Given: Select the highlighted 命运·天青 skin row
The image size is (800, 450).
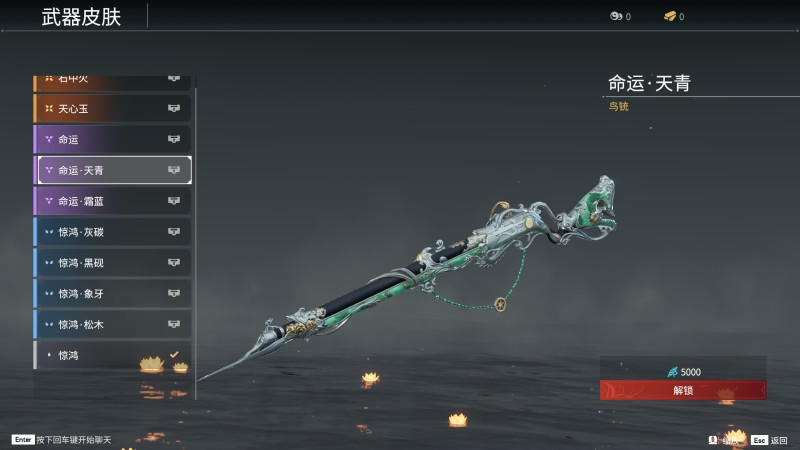Looking at the screenshot, I should [113, 170].
